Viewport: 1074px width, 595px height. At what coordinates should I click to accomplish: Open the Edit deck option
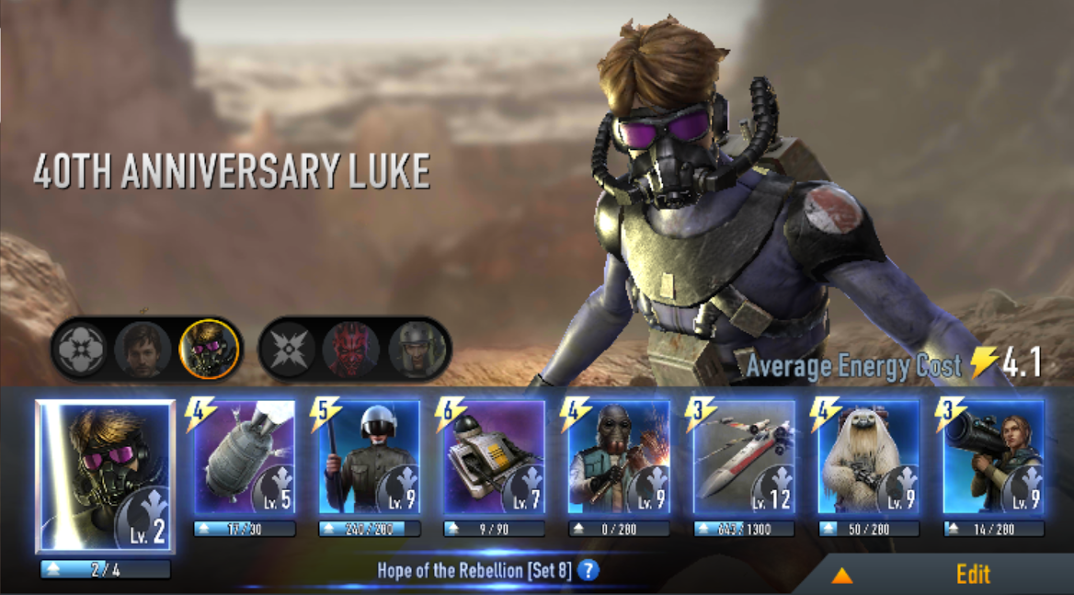pos(972,574)
